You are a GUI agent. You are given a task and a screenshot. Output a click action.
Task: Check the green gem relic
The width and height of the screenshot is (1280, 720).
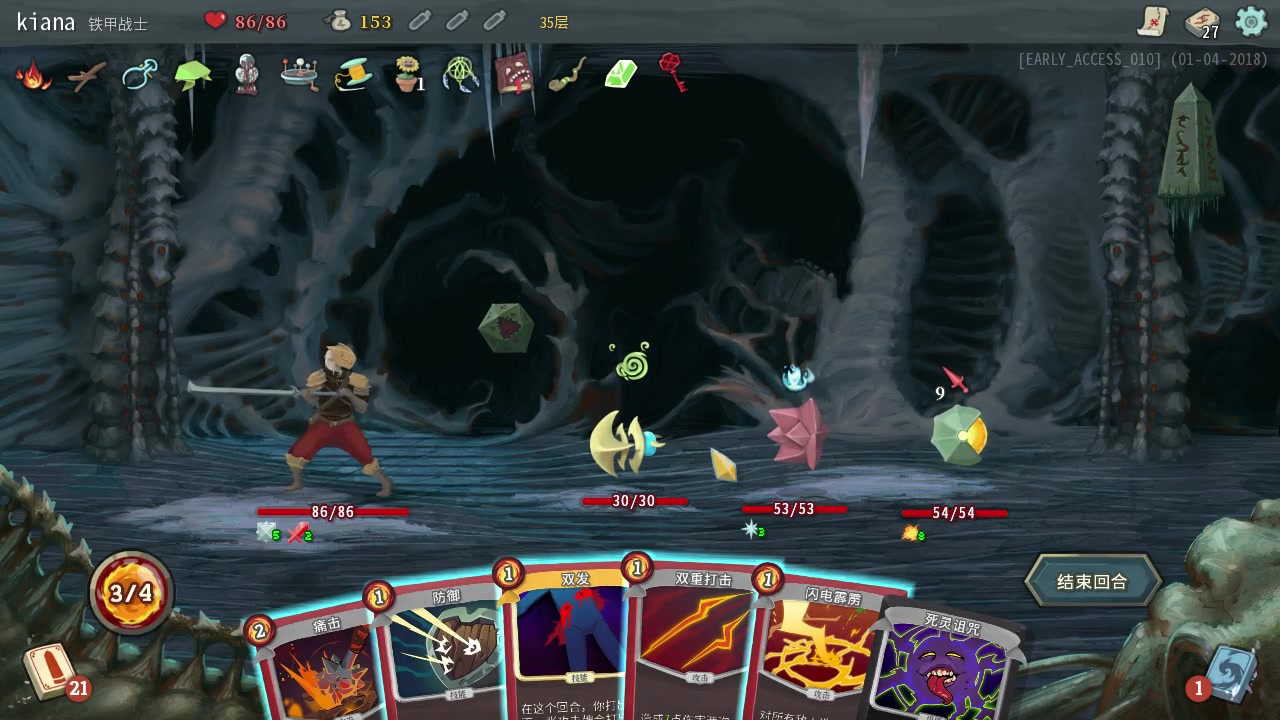pos(621,74)
